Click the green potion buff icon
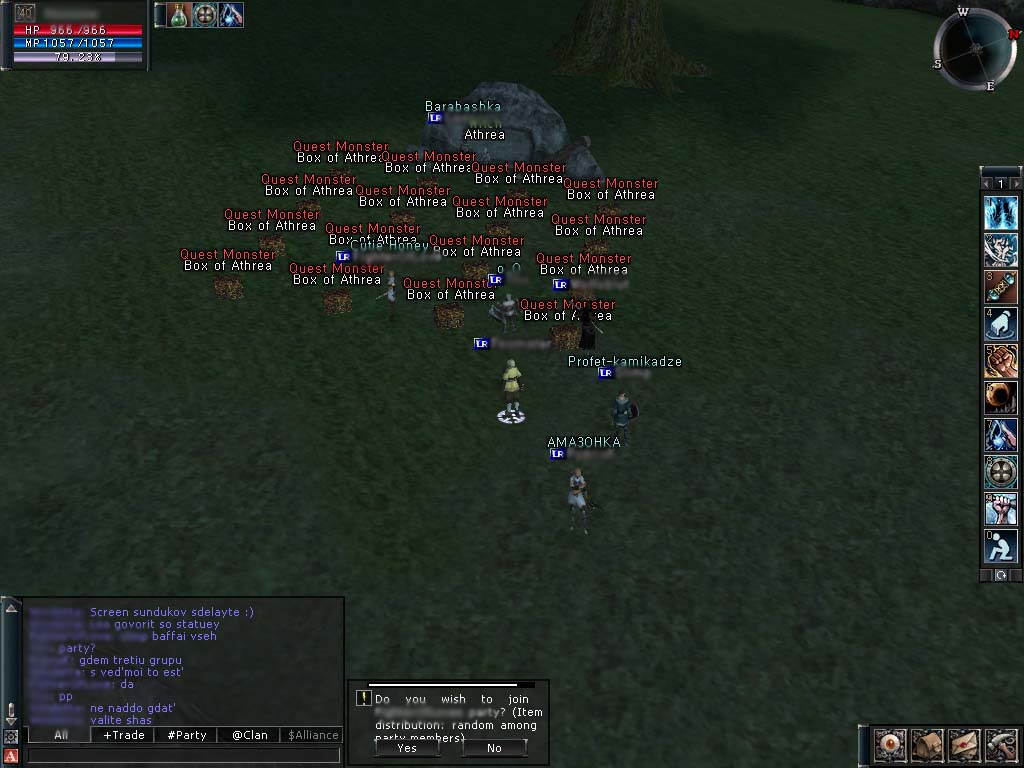Image resolution: width=1024 pixels, height=768 pixels. (x=178, y=15)
